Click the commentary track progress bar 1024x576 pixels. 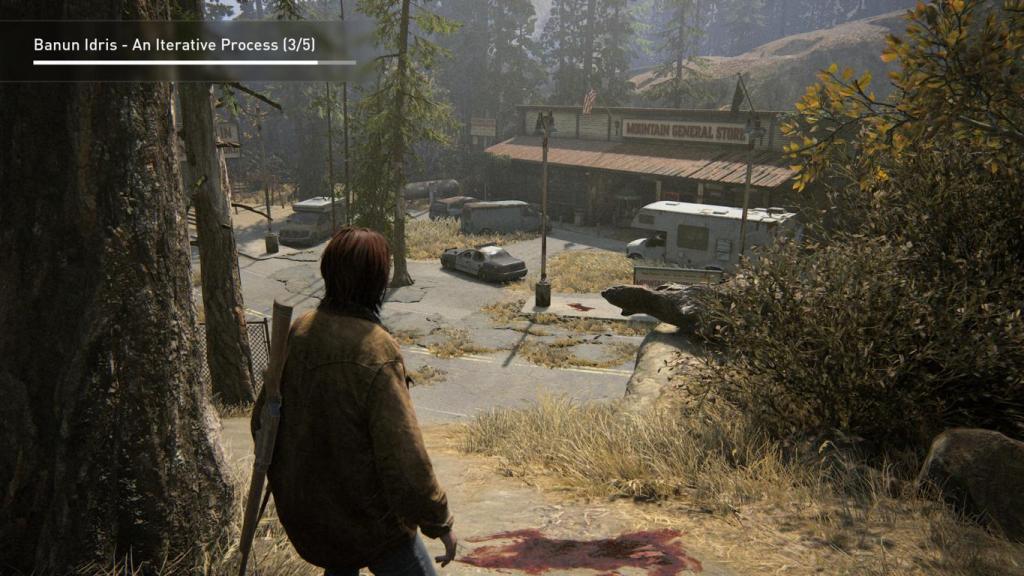pos(194,63)
